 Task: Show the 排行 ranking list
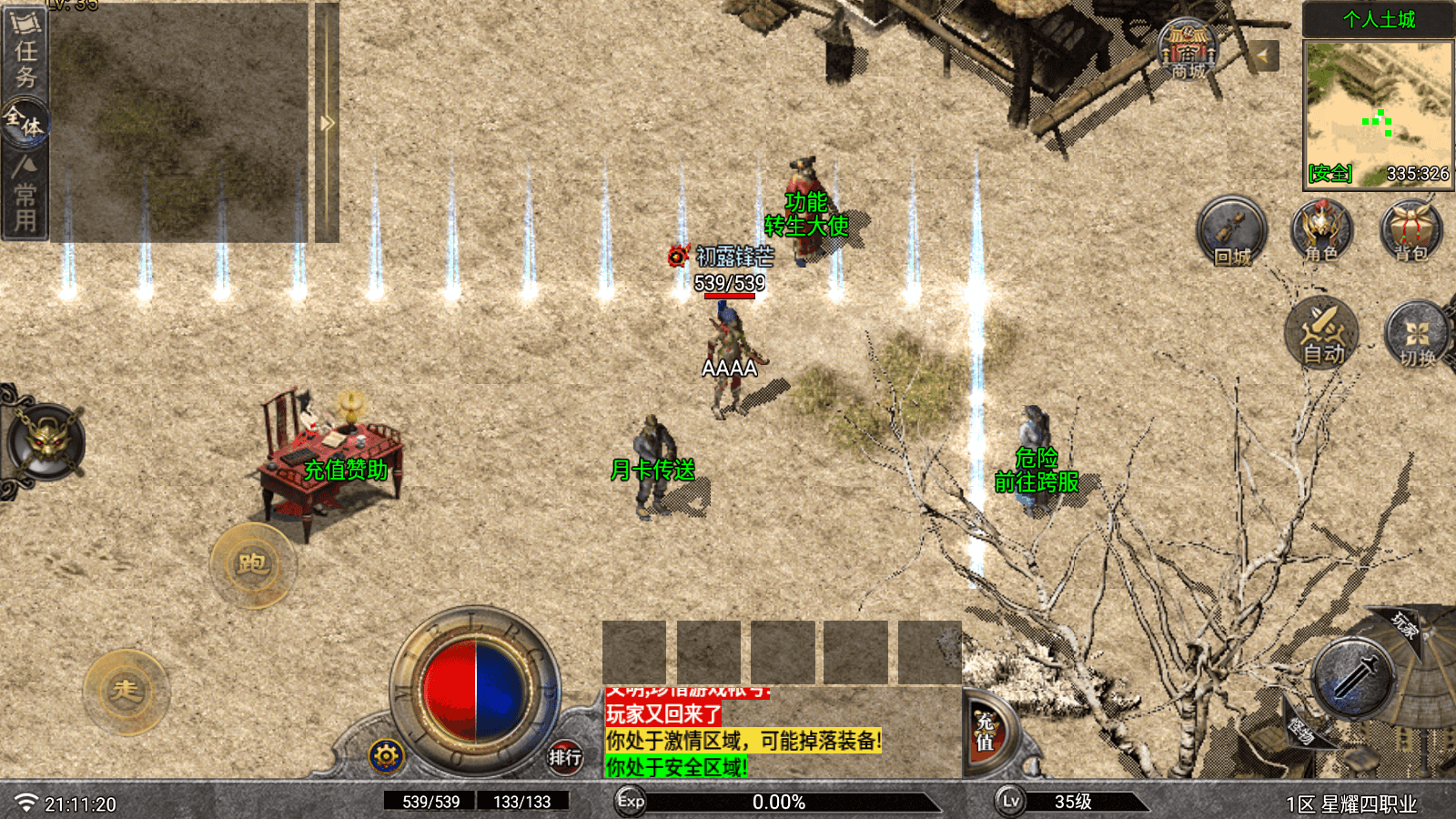pos(565,756)
